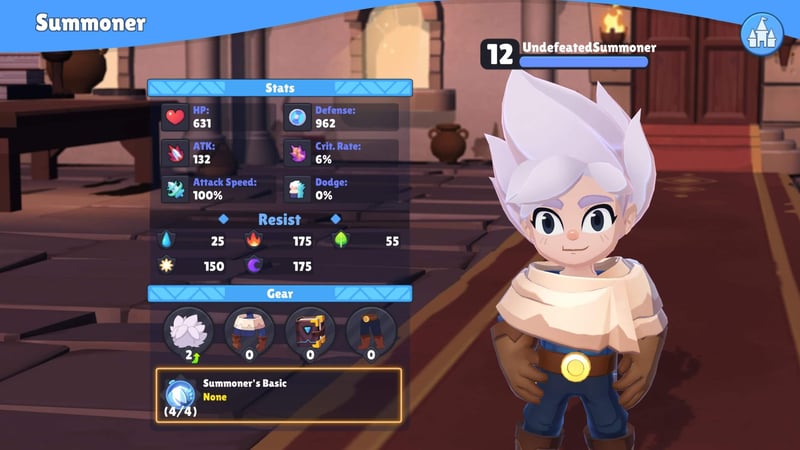Choose the spellbook gear slot
The image size is (800, 450).
[310, 330]
